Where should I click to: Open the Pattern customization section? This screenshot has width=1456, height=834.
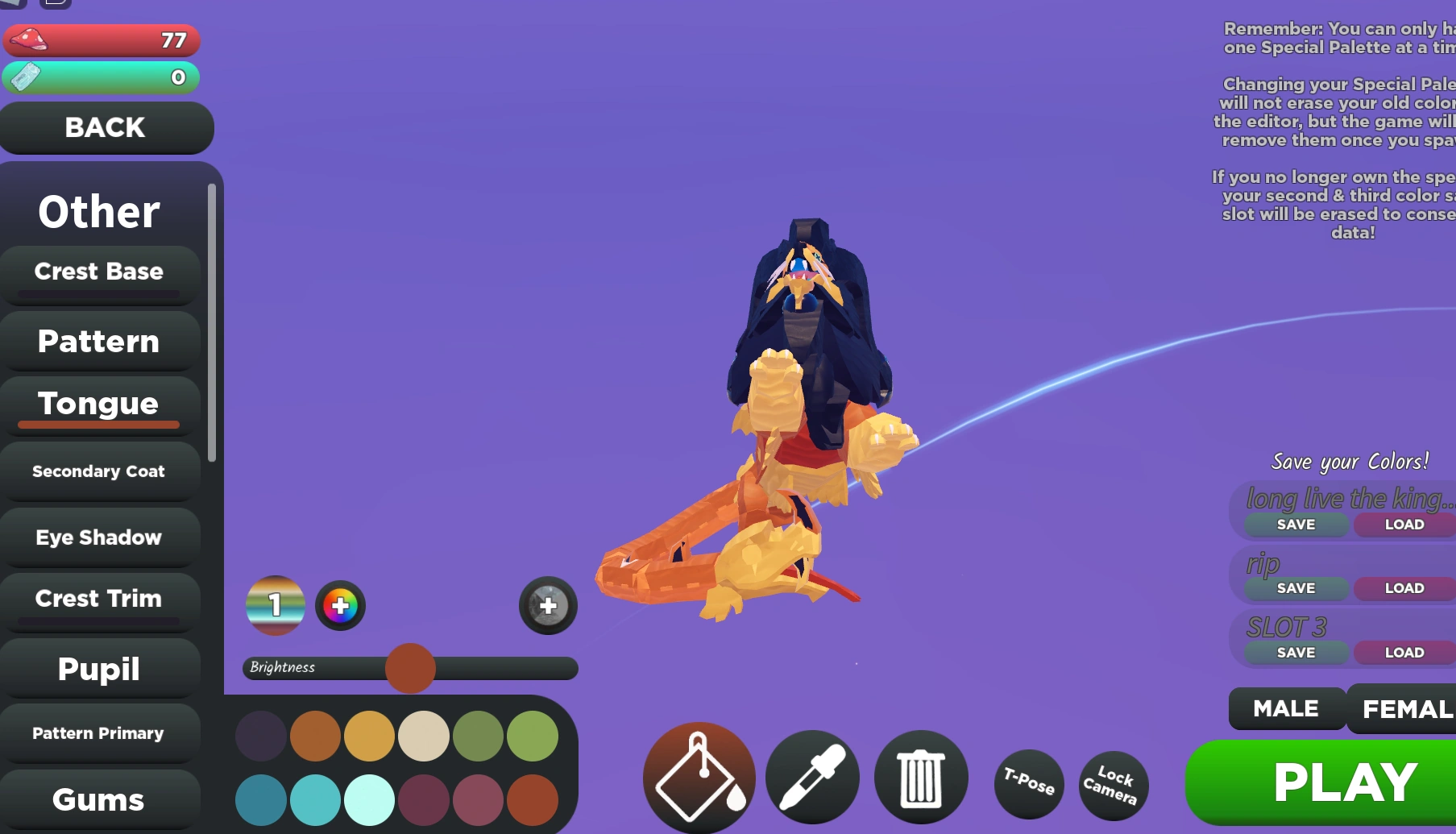click(x=98, y=341)
